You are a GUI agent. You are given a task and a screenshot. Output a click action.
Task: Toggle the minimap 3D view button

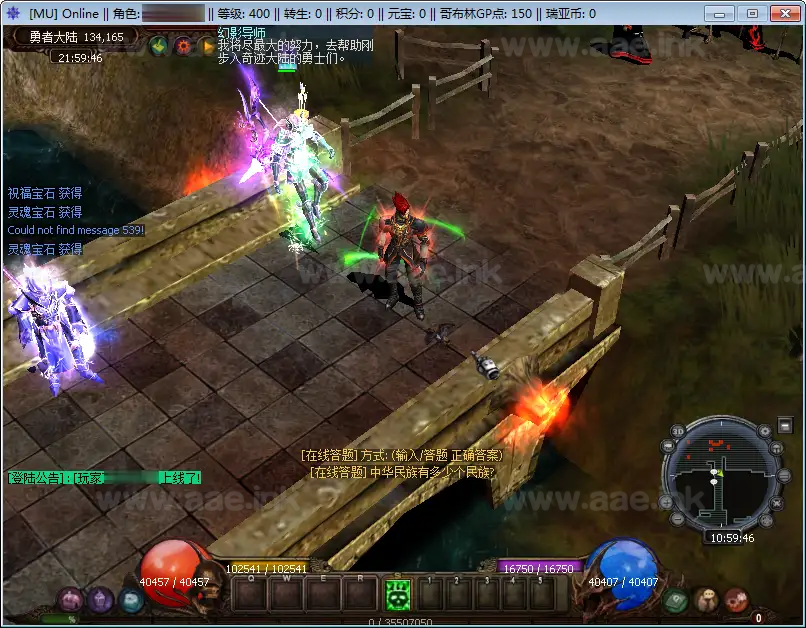677,431
